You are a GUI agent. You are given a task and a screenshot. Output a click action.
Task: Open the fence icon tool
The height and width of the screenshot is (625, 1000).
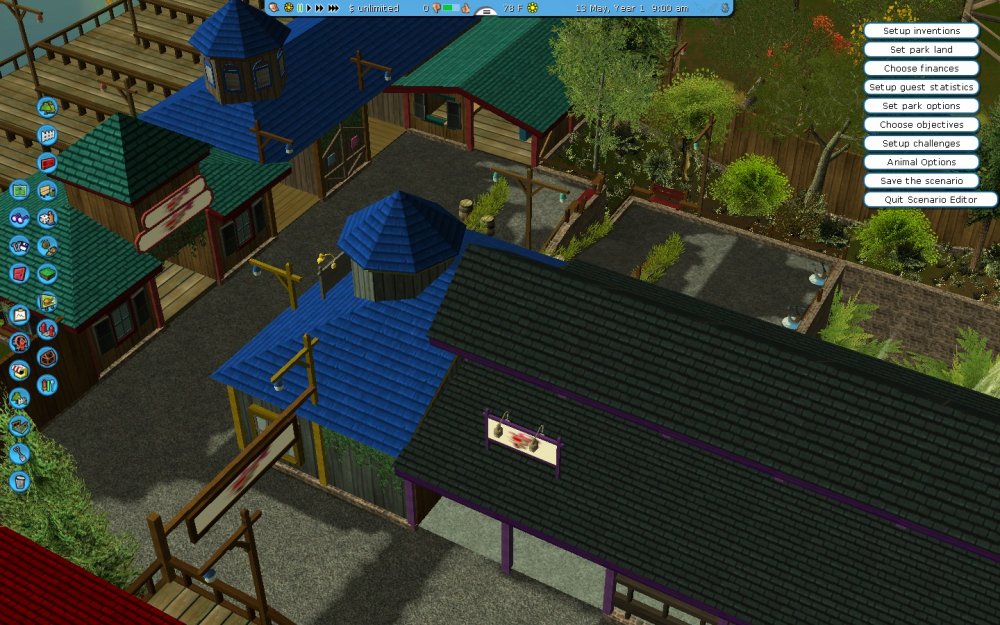[x=46, y=135]
